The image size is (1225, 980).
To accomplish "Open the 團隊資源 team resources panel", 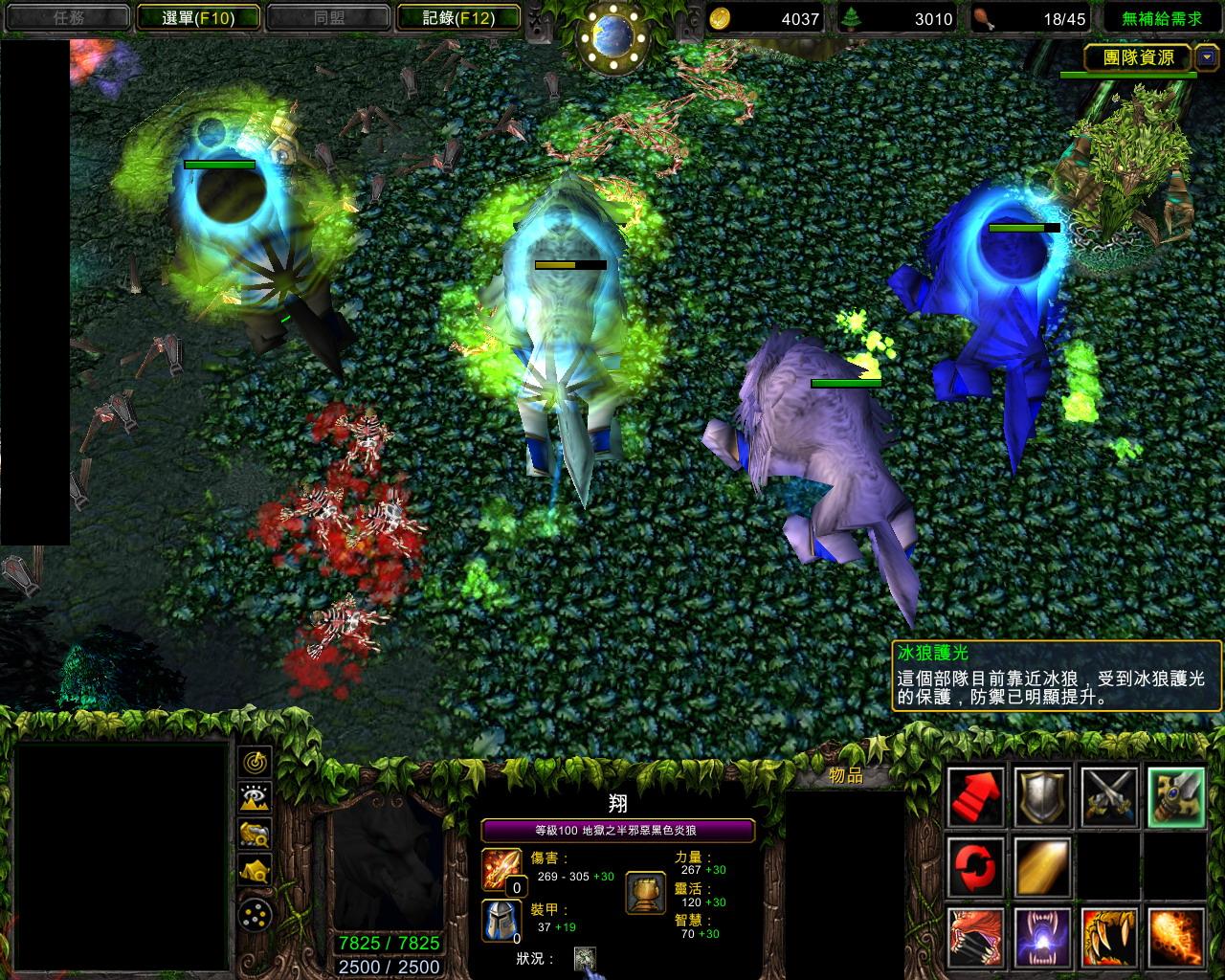I will (1138, 57).
